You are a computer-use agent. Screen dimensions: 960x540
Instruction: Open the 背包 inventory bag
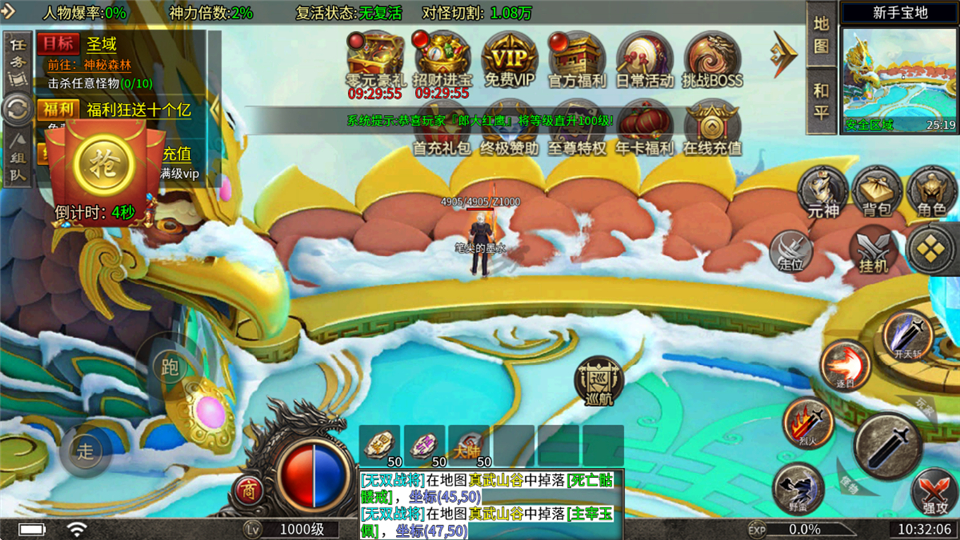[877, 190]
